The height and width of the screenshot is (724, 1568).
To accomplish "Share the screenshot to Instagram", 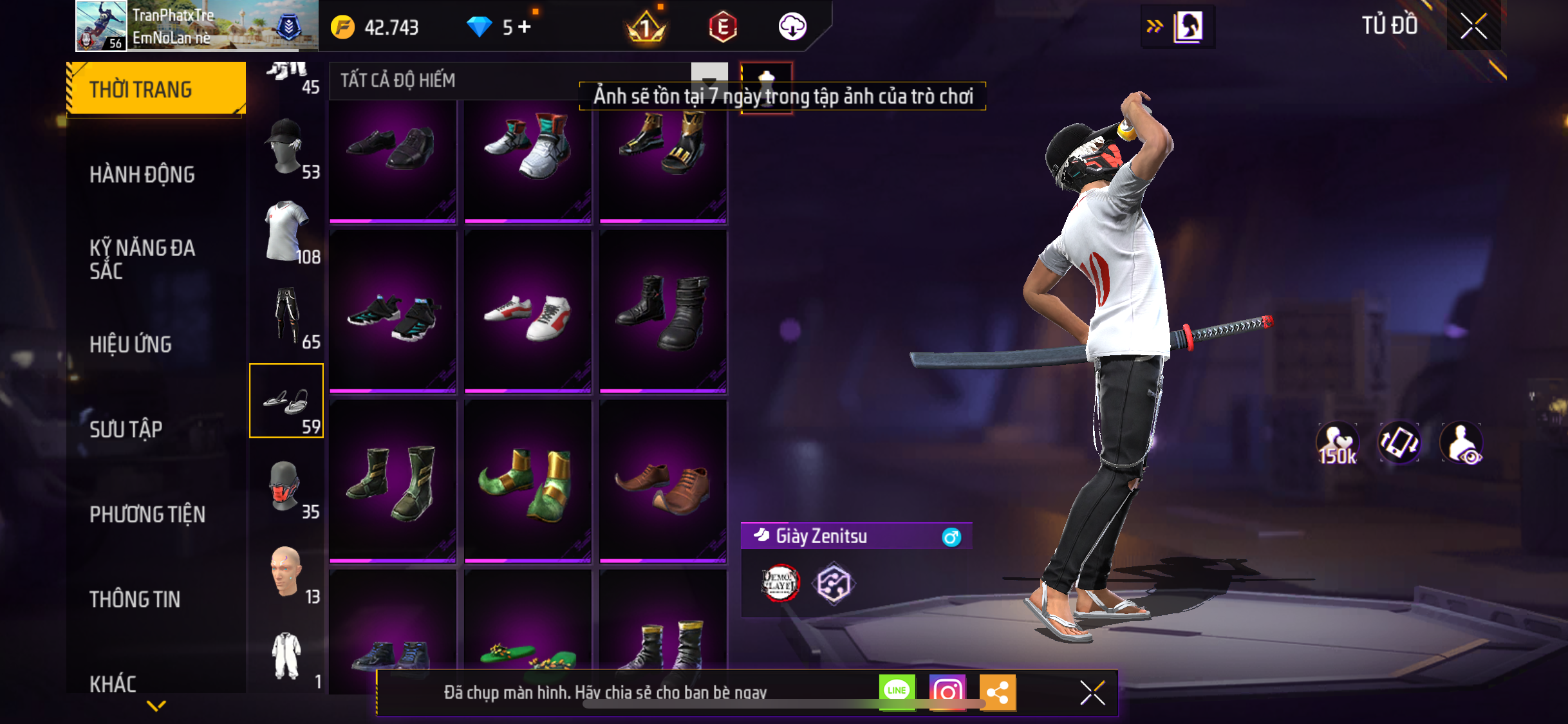I will pos(947,692).
